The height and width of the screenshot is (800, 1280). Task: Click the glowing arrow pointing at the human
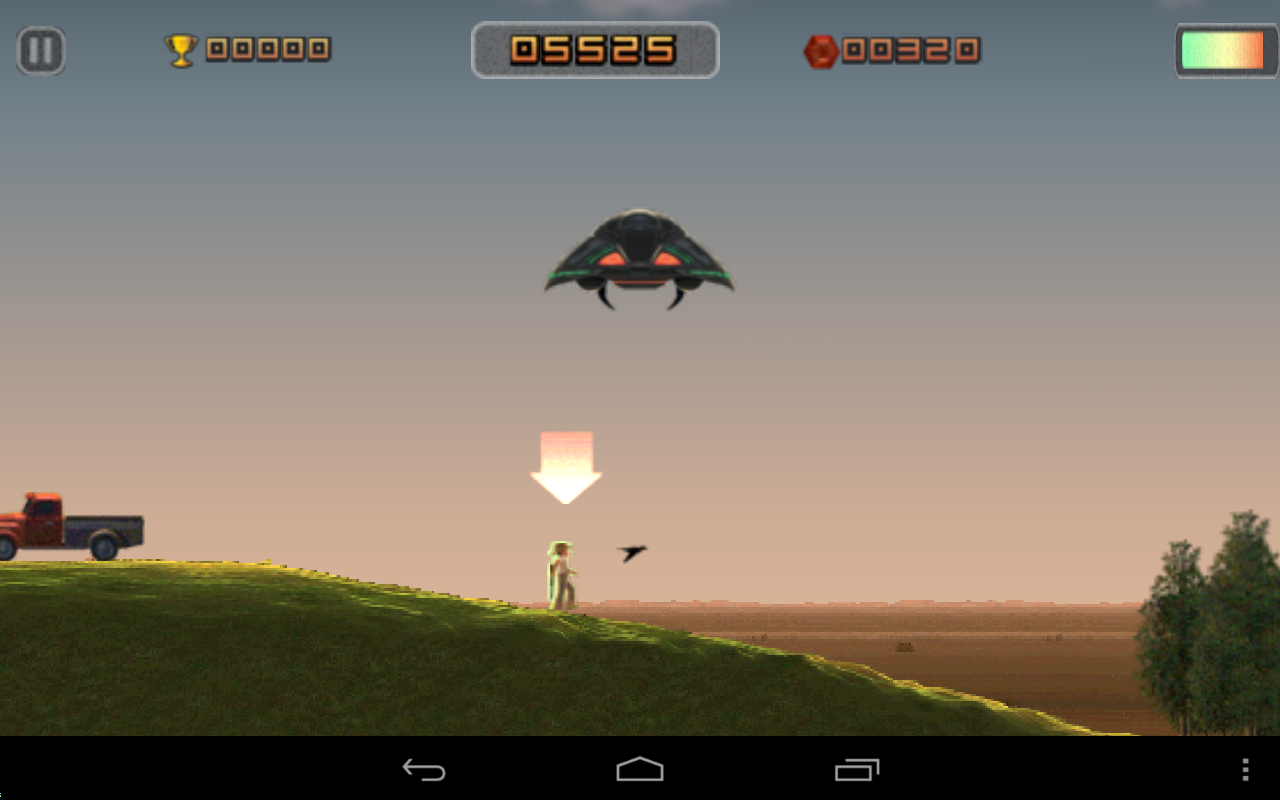point(567,465)
